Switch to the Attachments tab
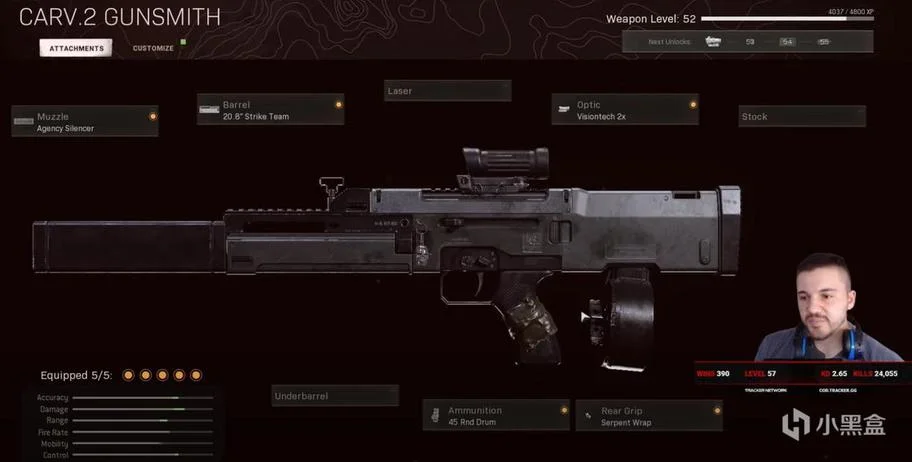This screenshot has height=462, width=912. (76, 48)
